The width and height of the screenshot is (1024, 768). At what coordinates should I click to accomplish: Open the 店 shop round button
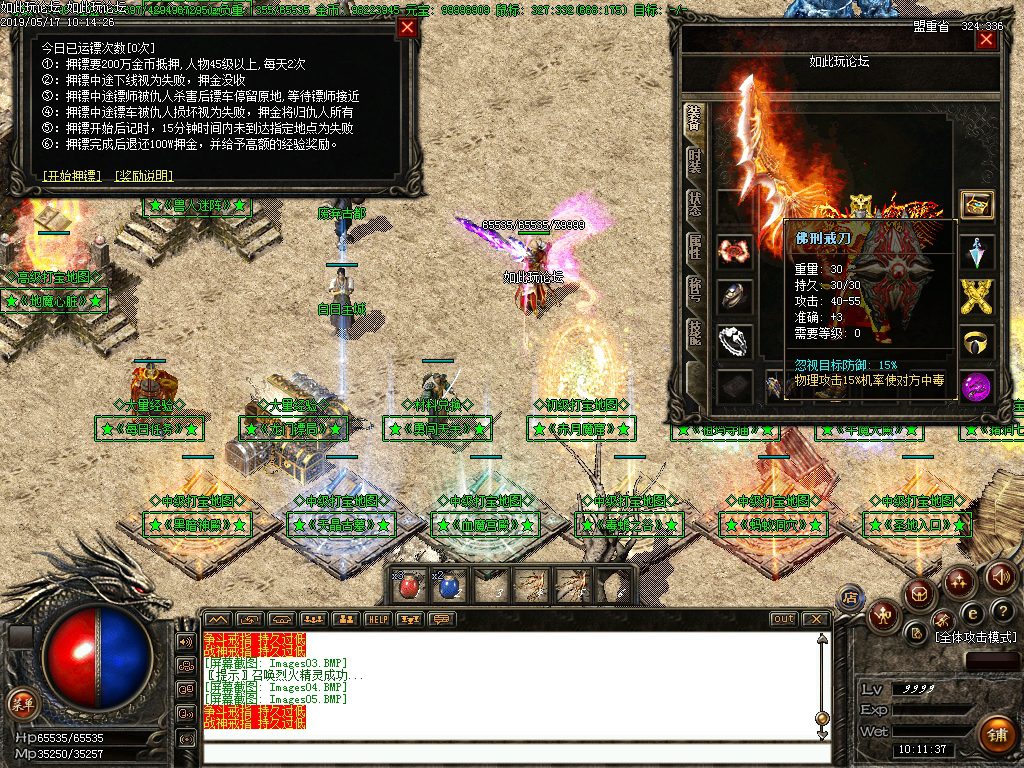(x=851, y=599)
